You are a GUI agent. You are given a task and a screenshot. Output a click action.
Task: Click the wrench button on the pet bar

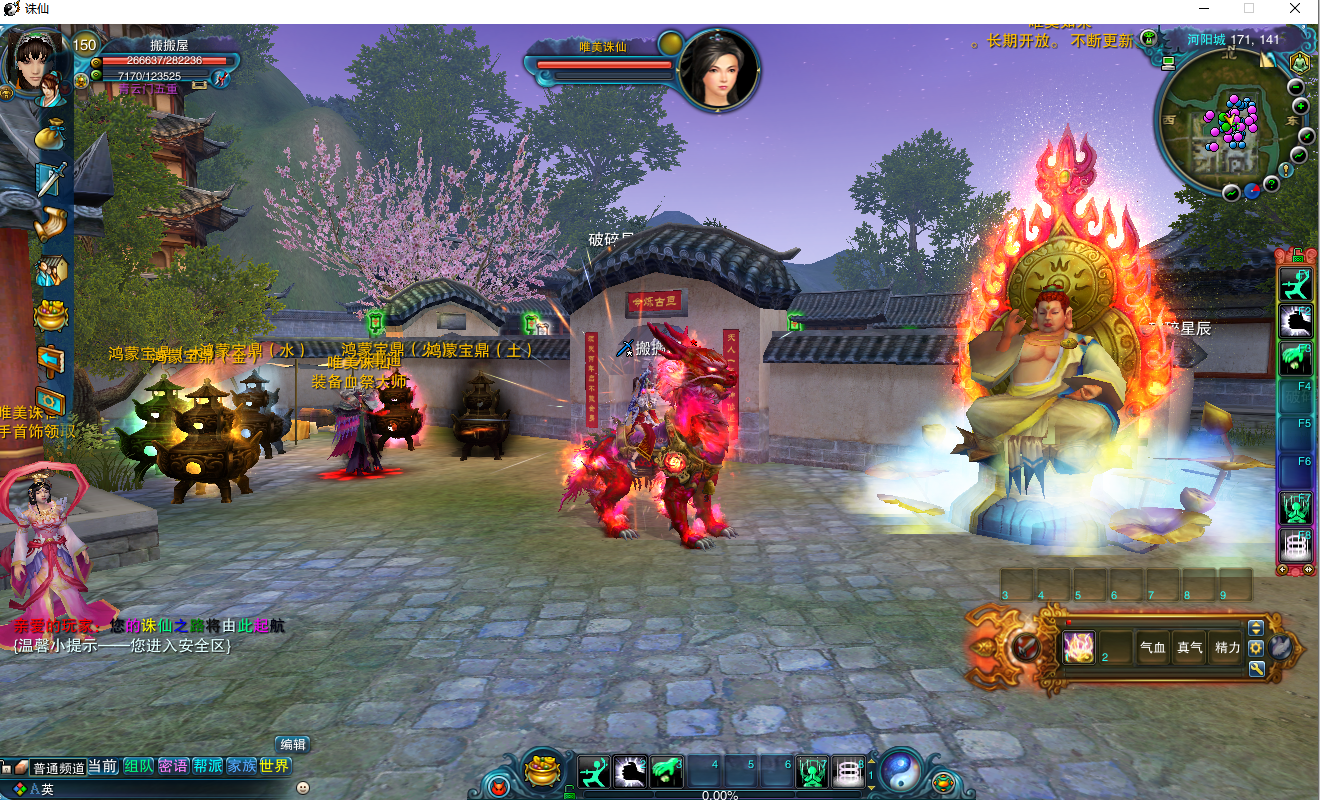tap(1256, 668)
